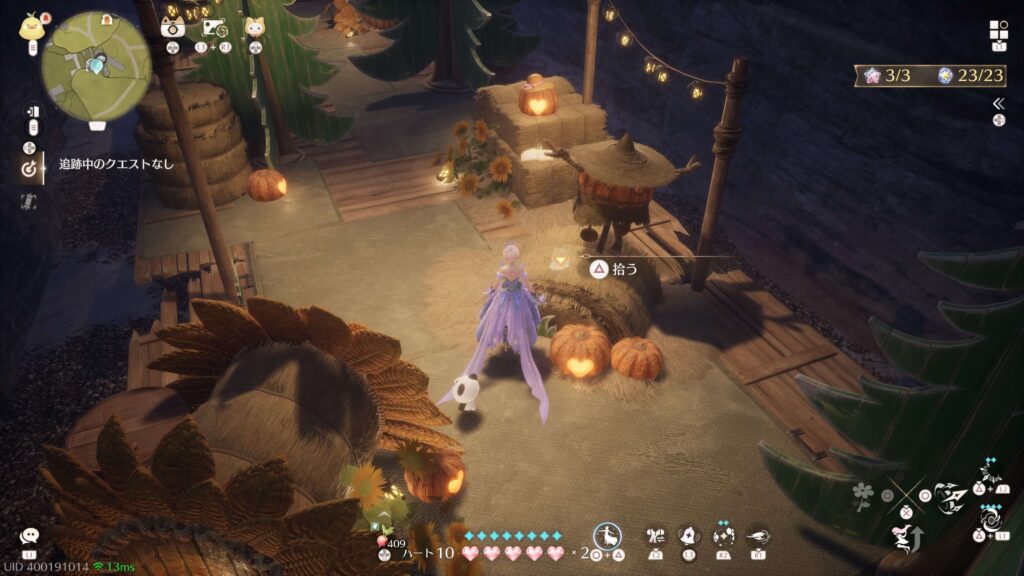The height and width of the screenshot is (576, 1024).
Task: Activate the dancing figure outfit ability
Action: pos(608,536)
